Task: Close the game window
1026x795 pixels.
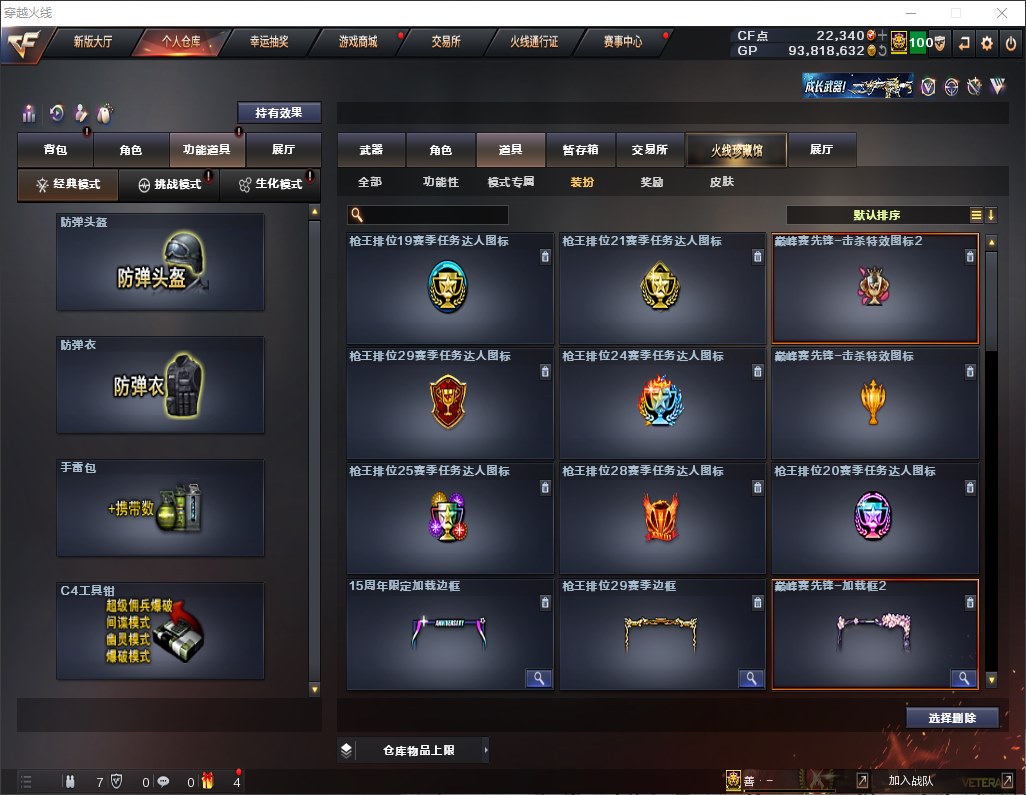Action: click(1001, 13)
